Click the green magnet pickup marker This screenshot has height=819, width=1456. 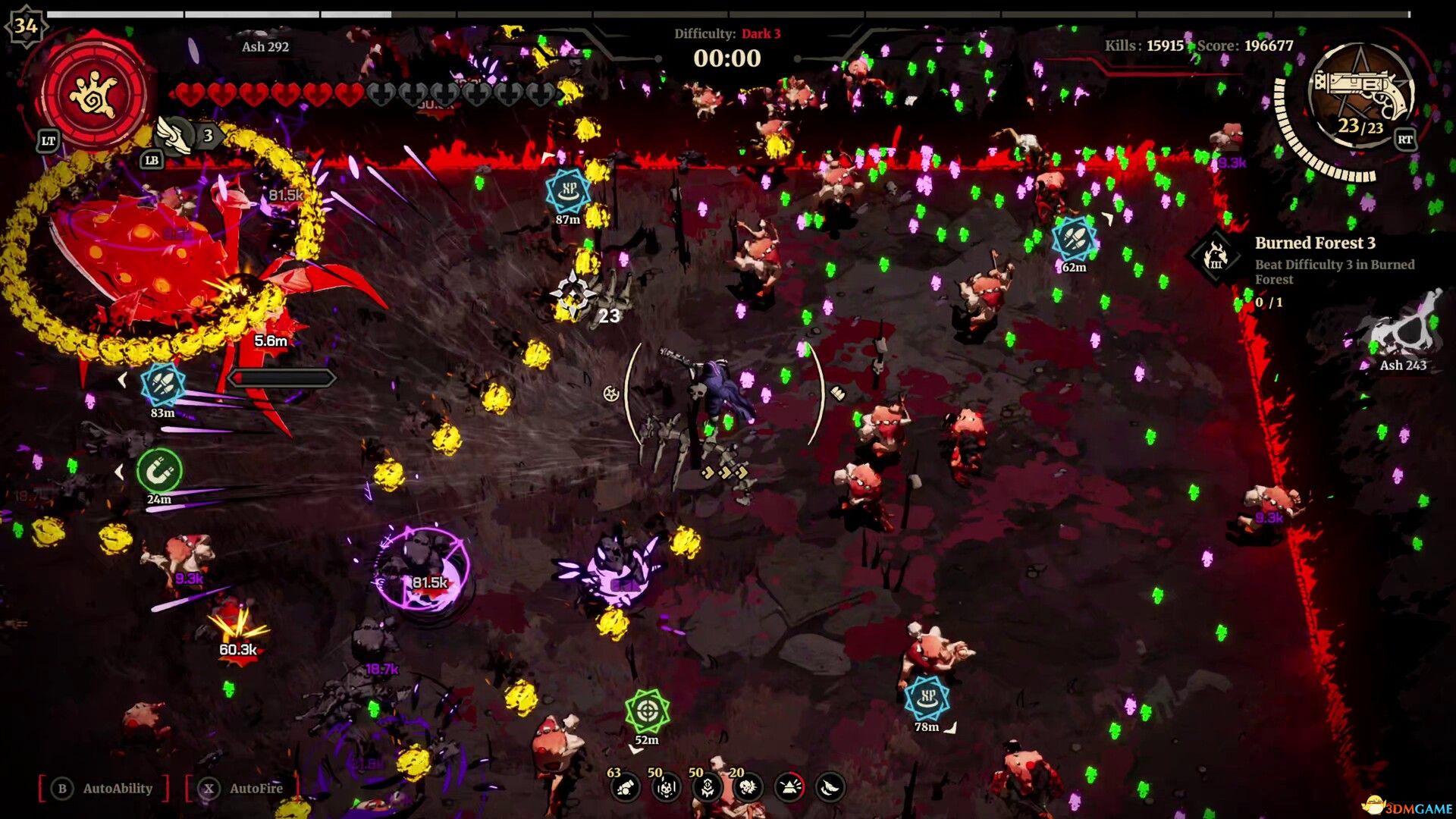click(x=159, y=471)
